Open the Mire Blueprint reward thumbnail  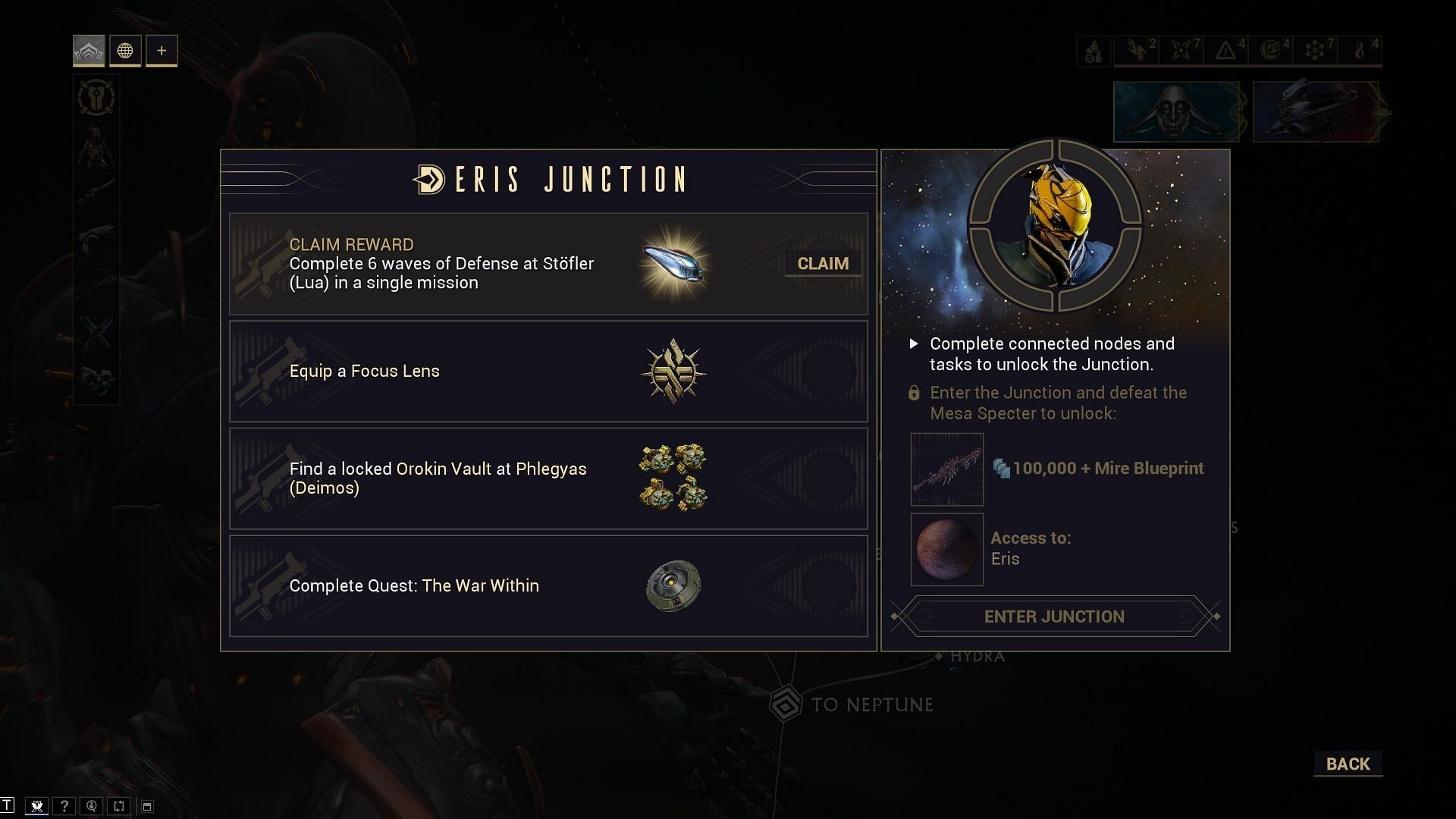tap(947, 469)
